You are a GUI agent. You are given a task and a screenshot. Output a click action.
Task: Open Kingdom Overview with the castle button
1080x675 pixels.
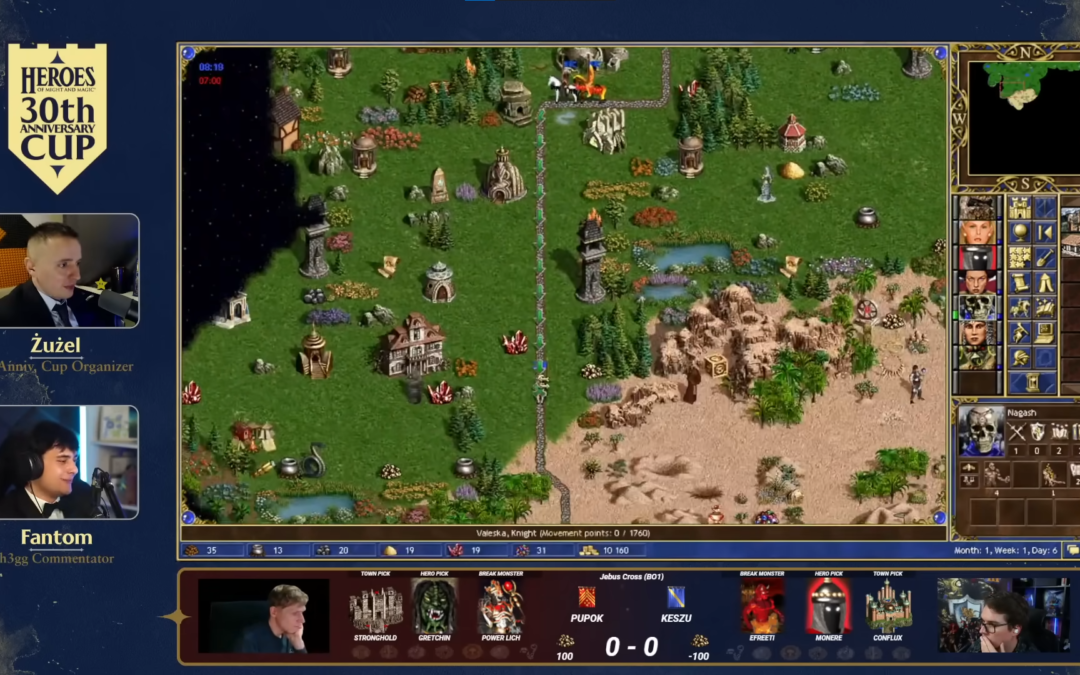pos(1019,208)
